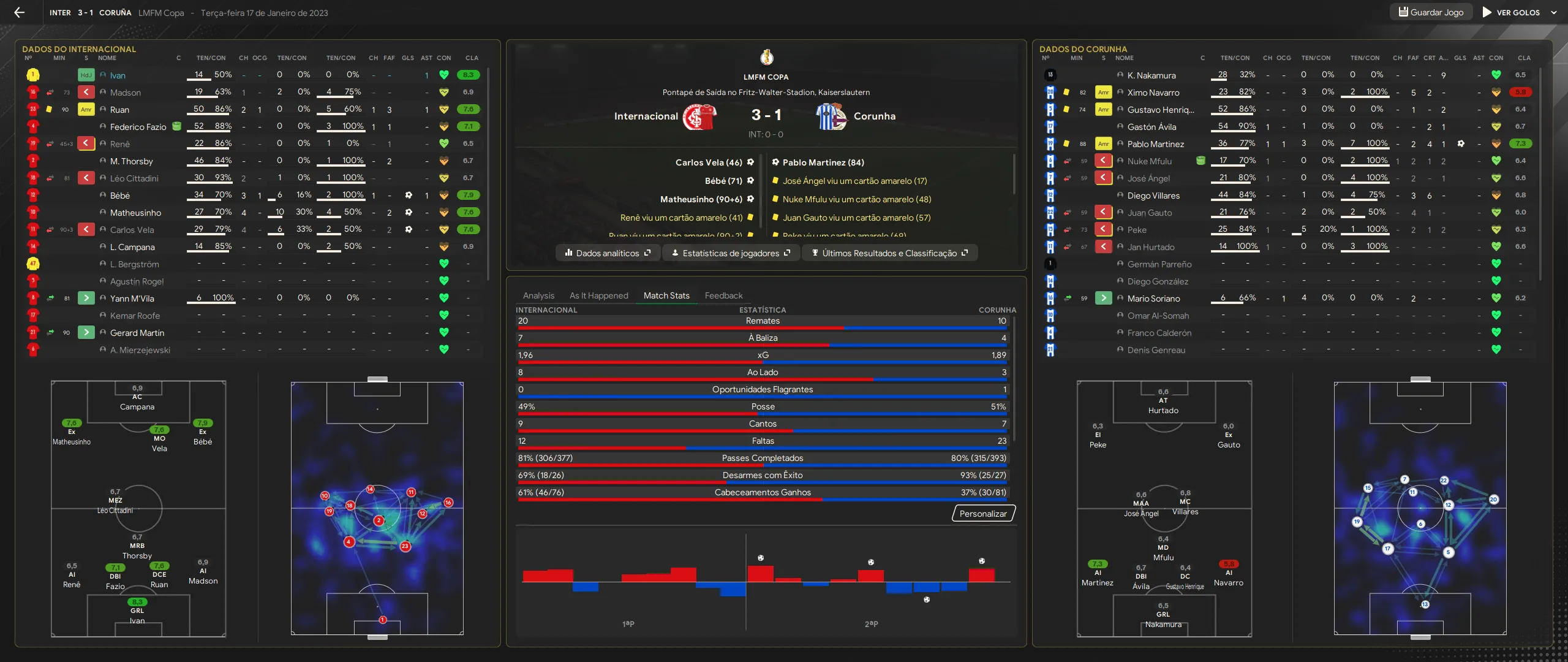Go back with the arrow button
The height and width of the screenshot is (662, 1568).
(20, 12)
